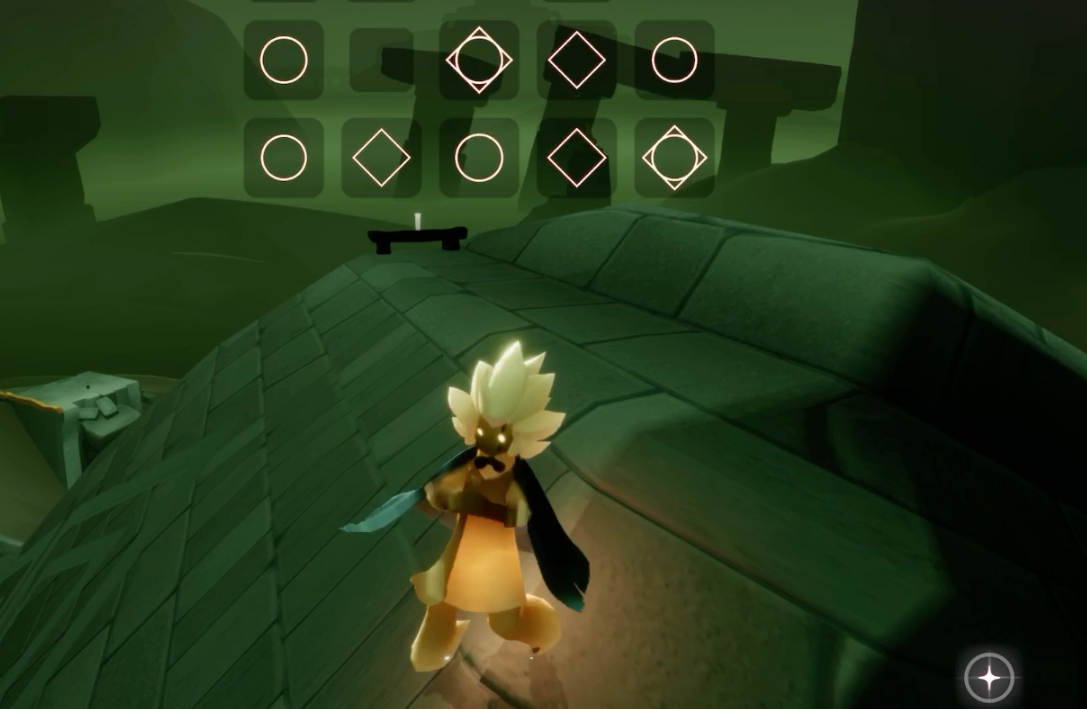
Task: Tap the blank pressed music note key
Action: (x=381, y=60)
